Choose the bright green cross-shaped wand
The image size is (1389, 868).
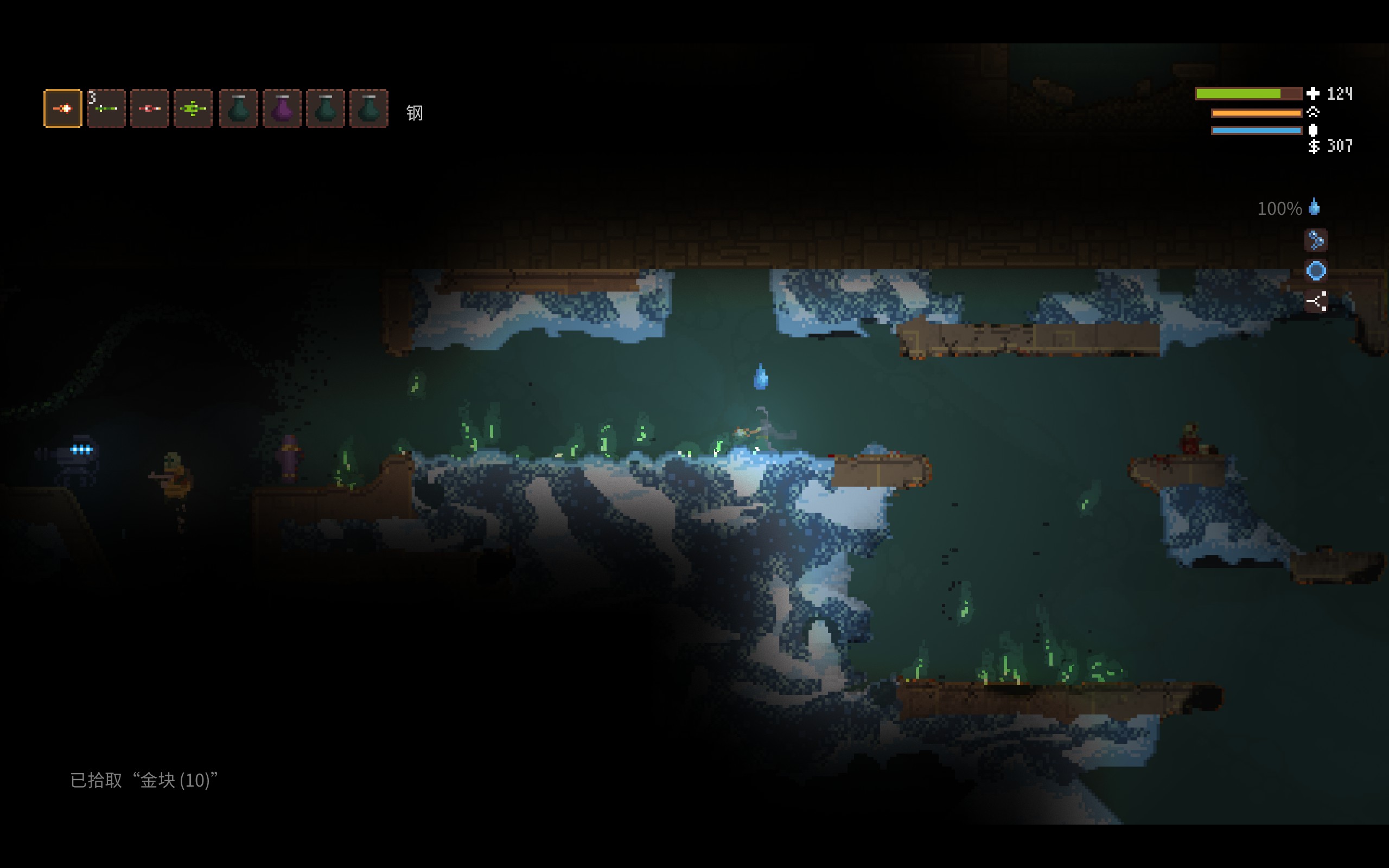[193, 108]
